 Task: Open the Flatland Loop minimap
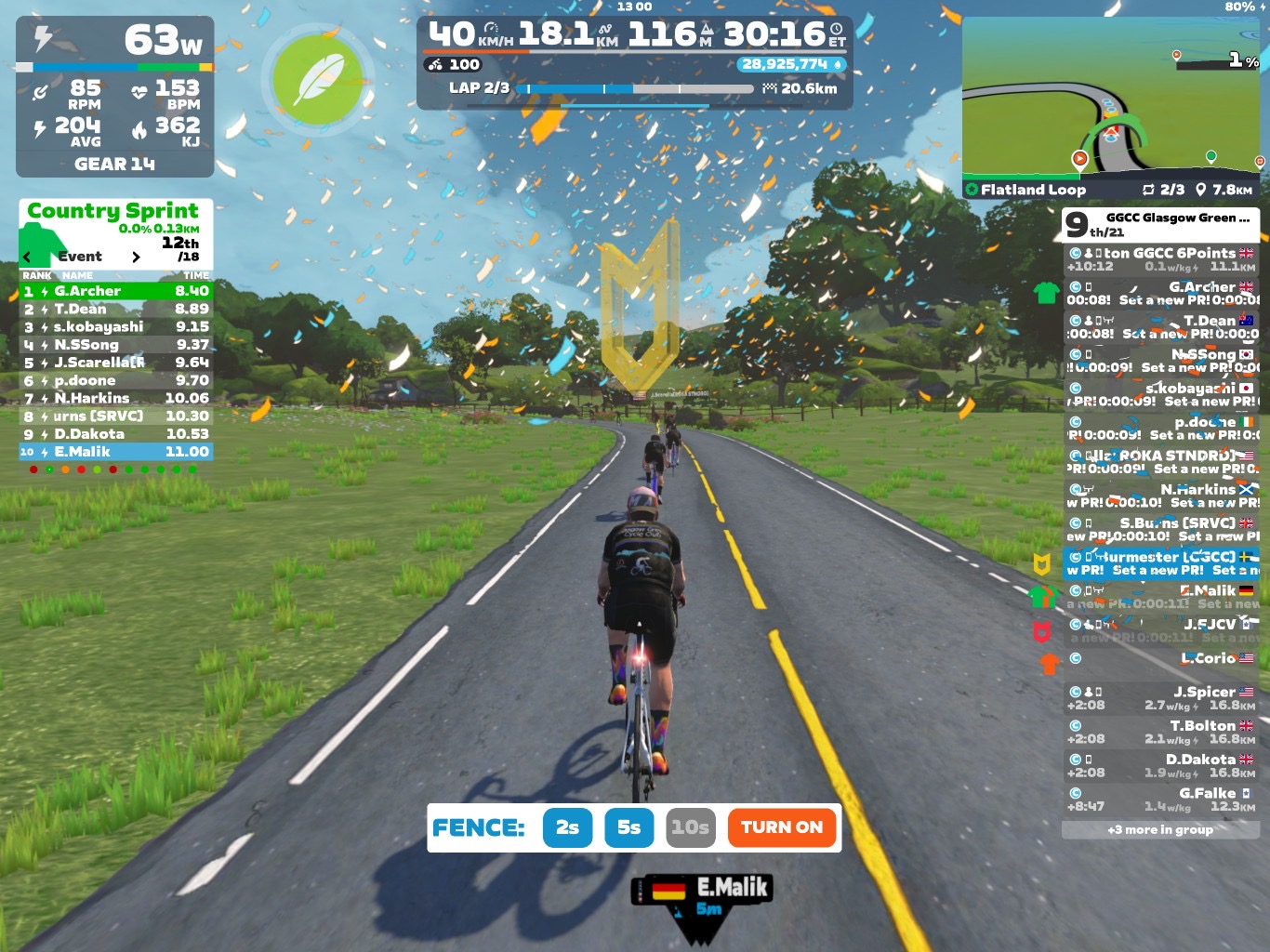1111,107
